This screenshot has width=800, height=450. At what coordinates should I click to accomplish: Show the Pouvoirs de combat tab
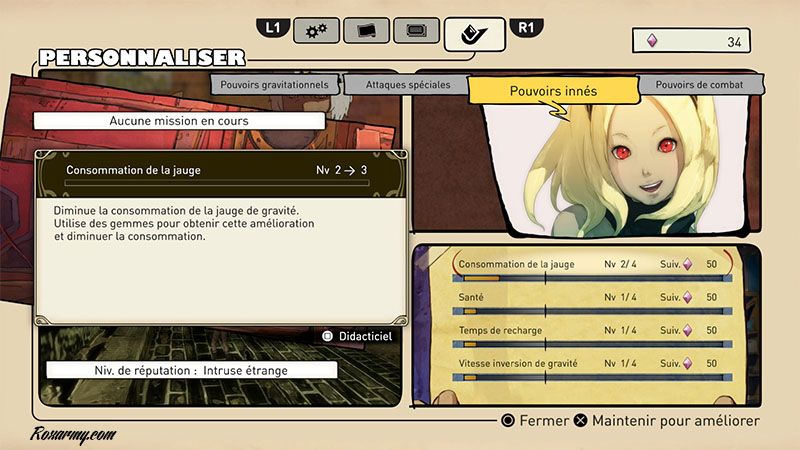[699, 85]
